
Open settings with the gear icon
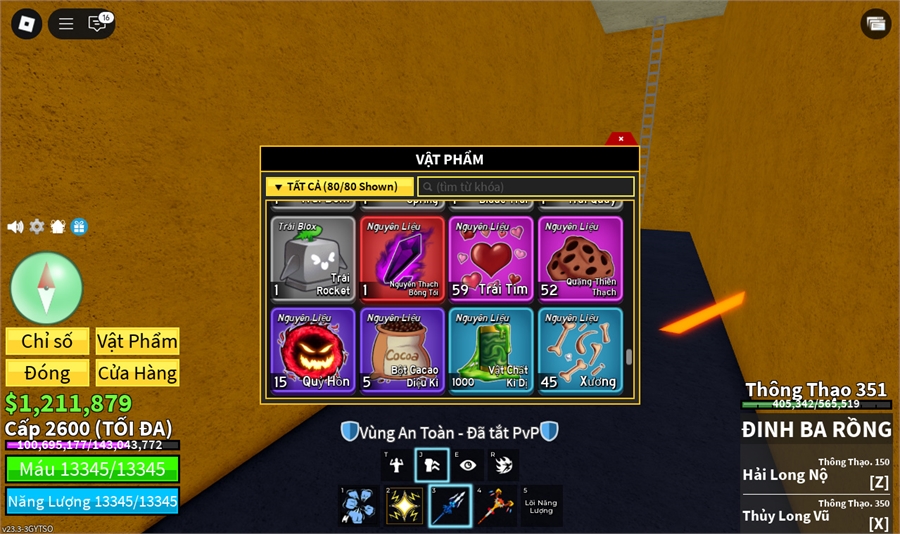[37, 227]
